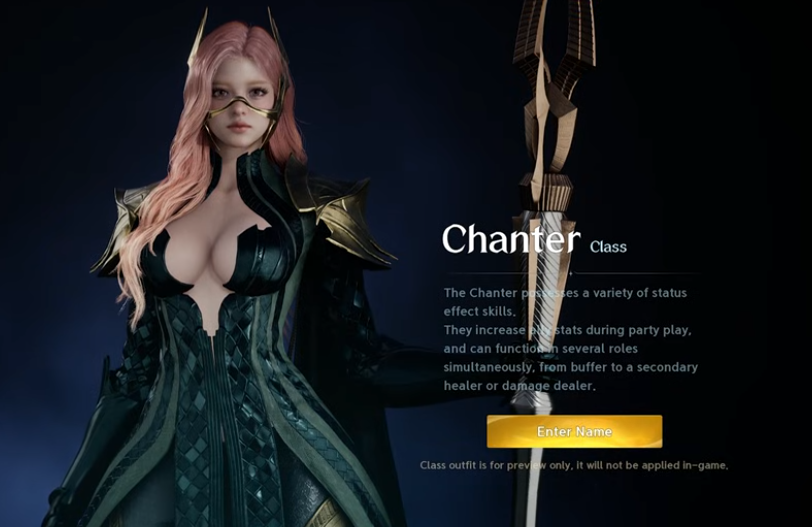Image resolution: width=812 pixels, height=527 pixels.
Task: Click the yellow Enter Name button
Action: pyautogui.click(x=574, y=431)
